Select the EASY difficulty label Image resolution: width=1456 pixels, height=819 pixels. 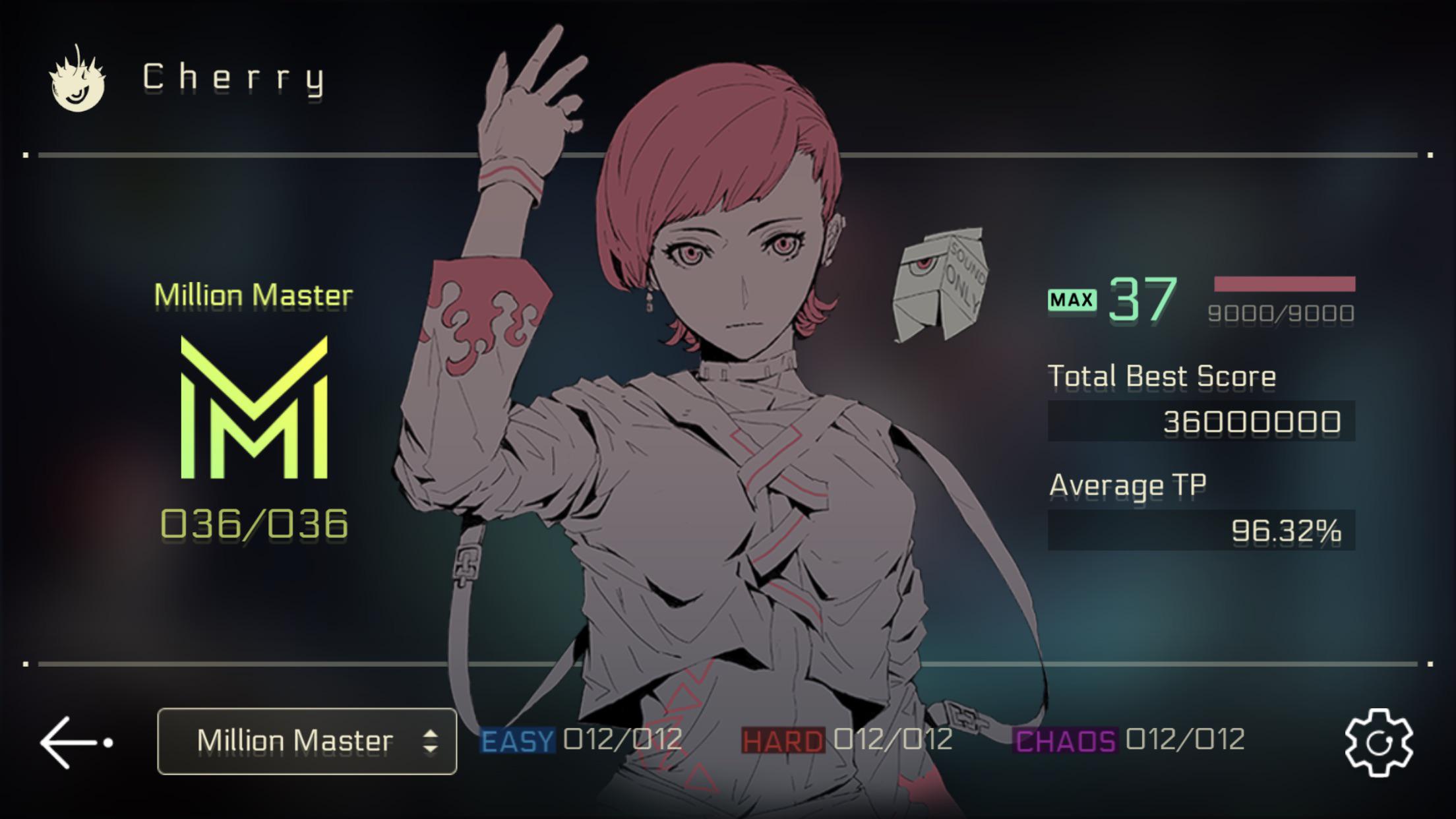click(x=516, y=740)
